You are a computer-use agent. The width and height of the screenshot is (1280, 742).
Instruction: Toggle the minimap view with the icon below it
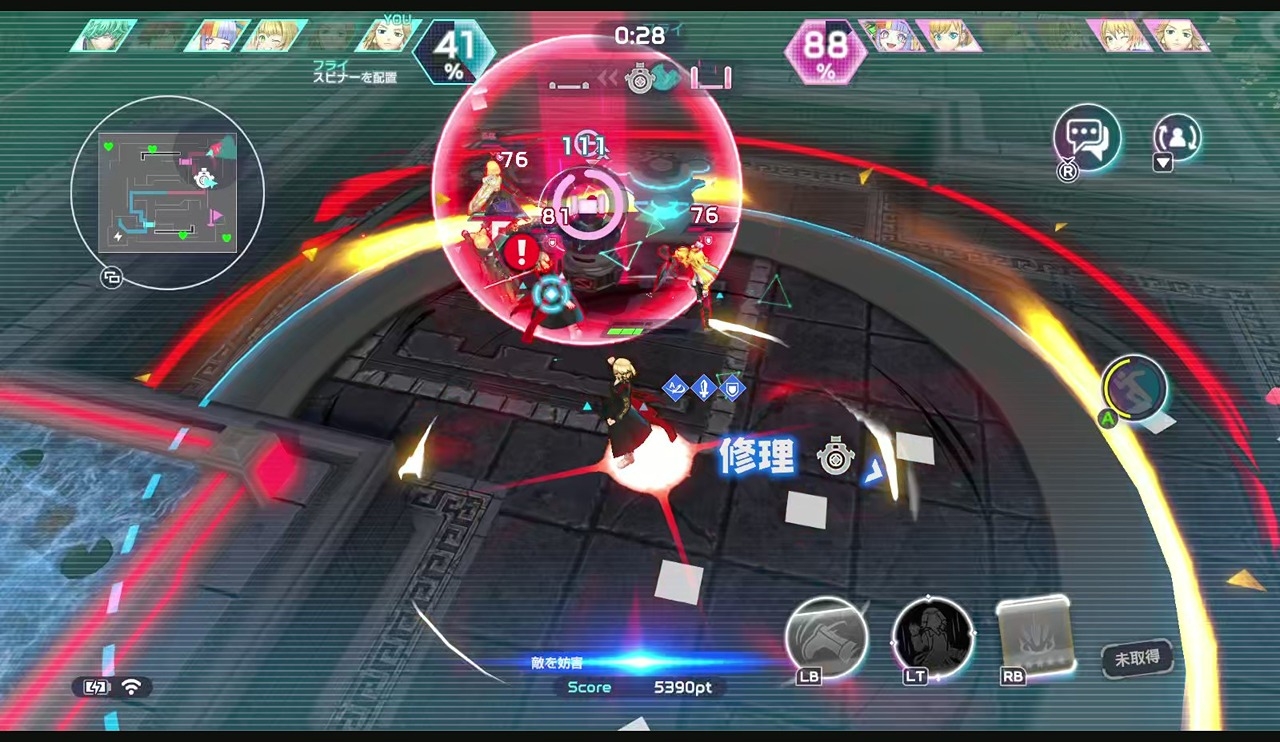pos(111,278)
